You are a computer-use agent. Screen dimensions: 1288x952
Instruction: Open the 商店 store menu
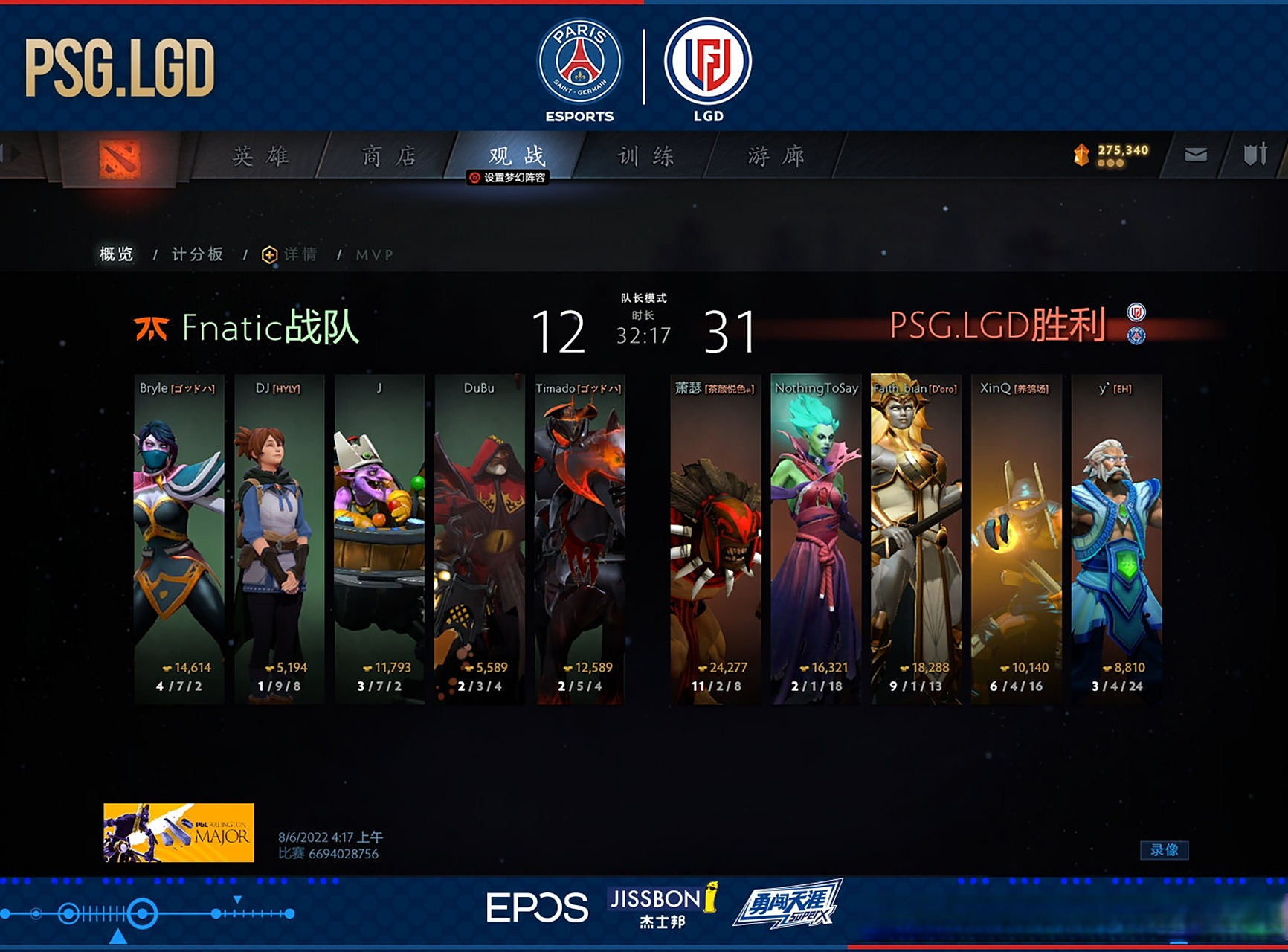388,156
